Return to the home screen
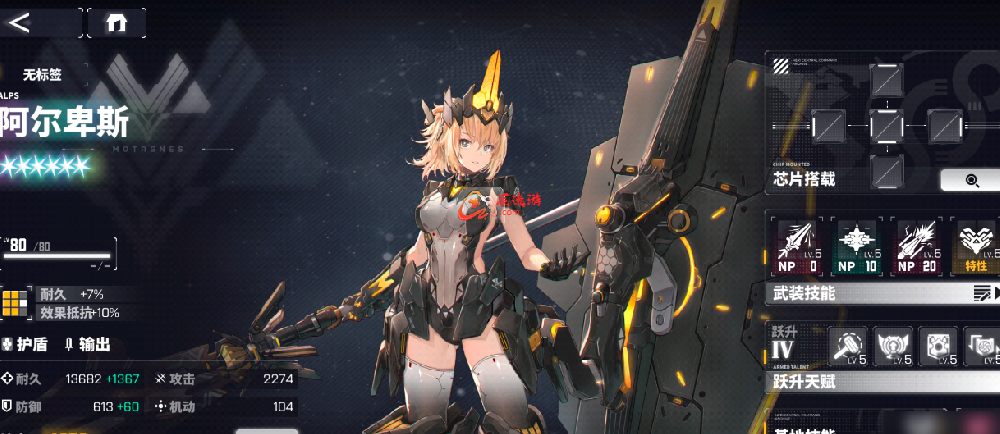 (116, 22)
